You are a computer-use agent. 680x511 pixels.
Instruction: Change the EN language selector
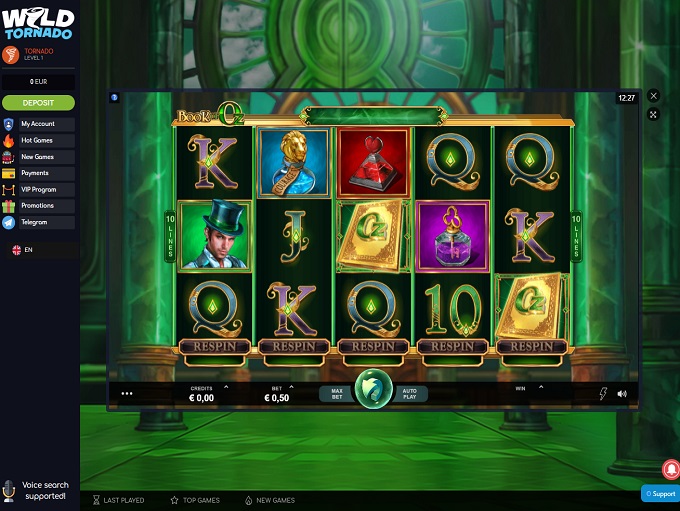pos(22,250)
